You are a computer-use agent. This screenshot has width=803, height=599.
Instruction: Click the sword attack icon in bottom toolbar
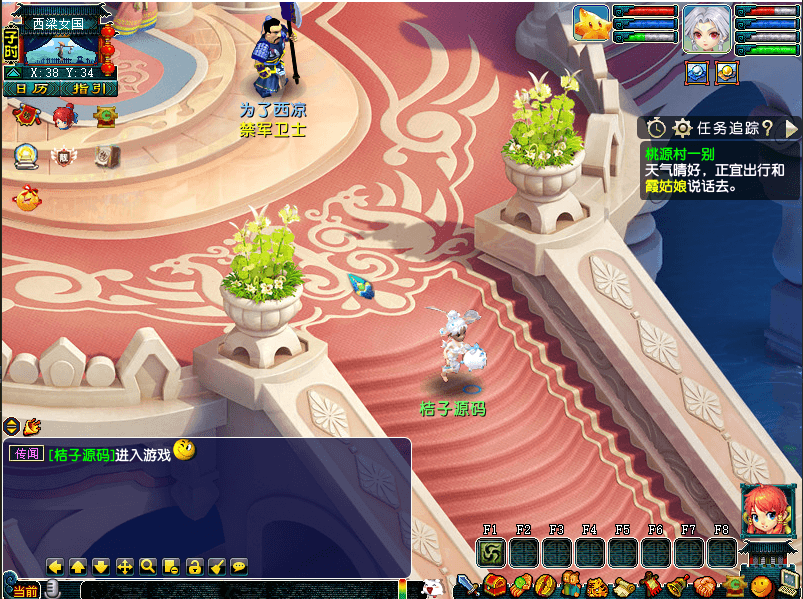pyautogui.click(x=467, y=584)
